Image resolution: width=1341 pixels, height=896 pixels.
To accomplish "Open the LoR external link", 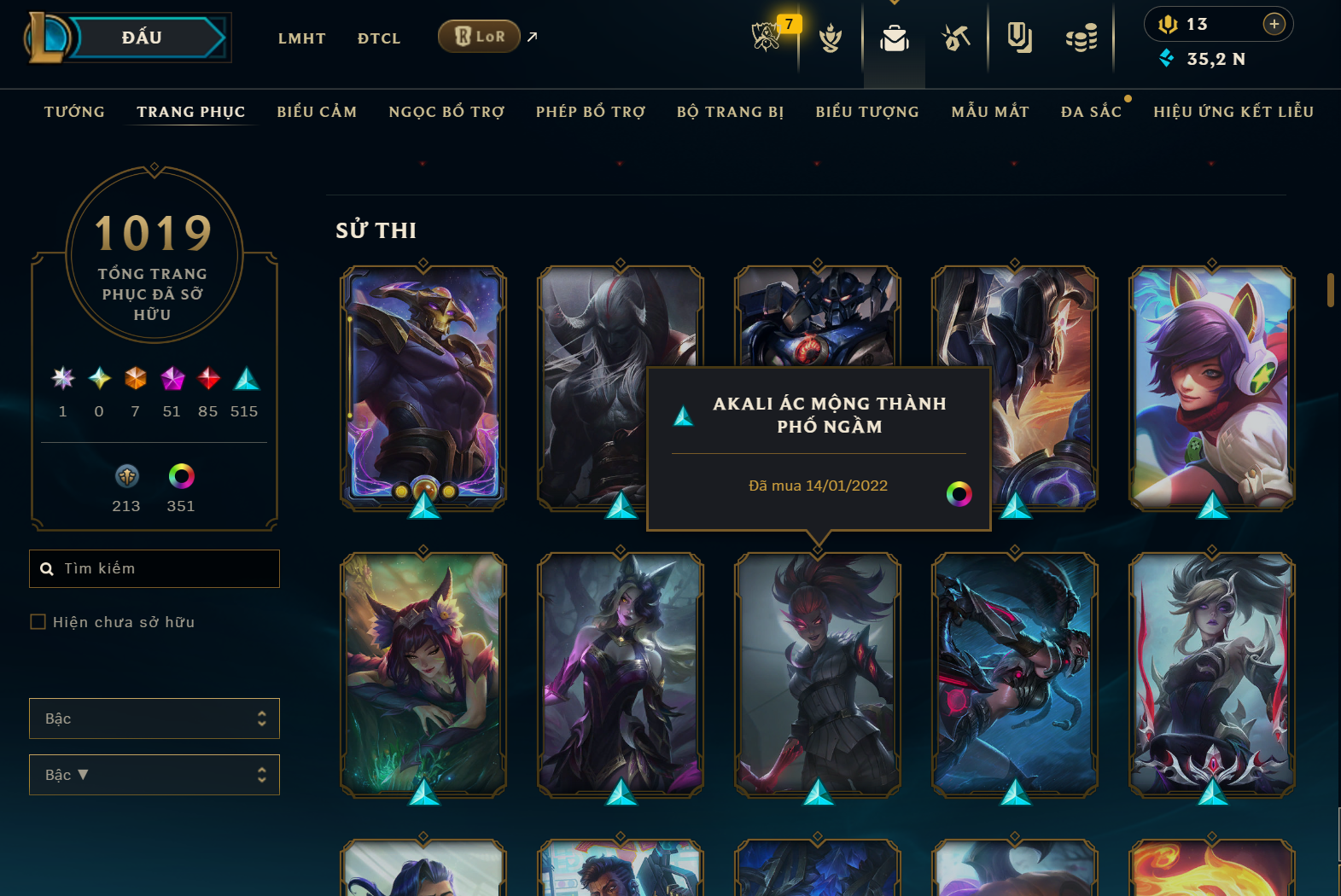I will click(479, 37).
